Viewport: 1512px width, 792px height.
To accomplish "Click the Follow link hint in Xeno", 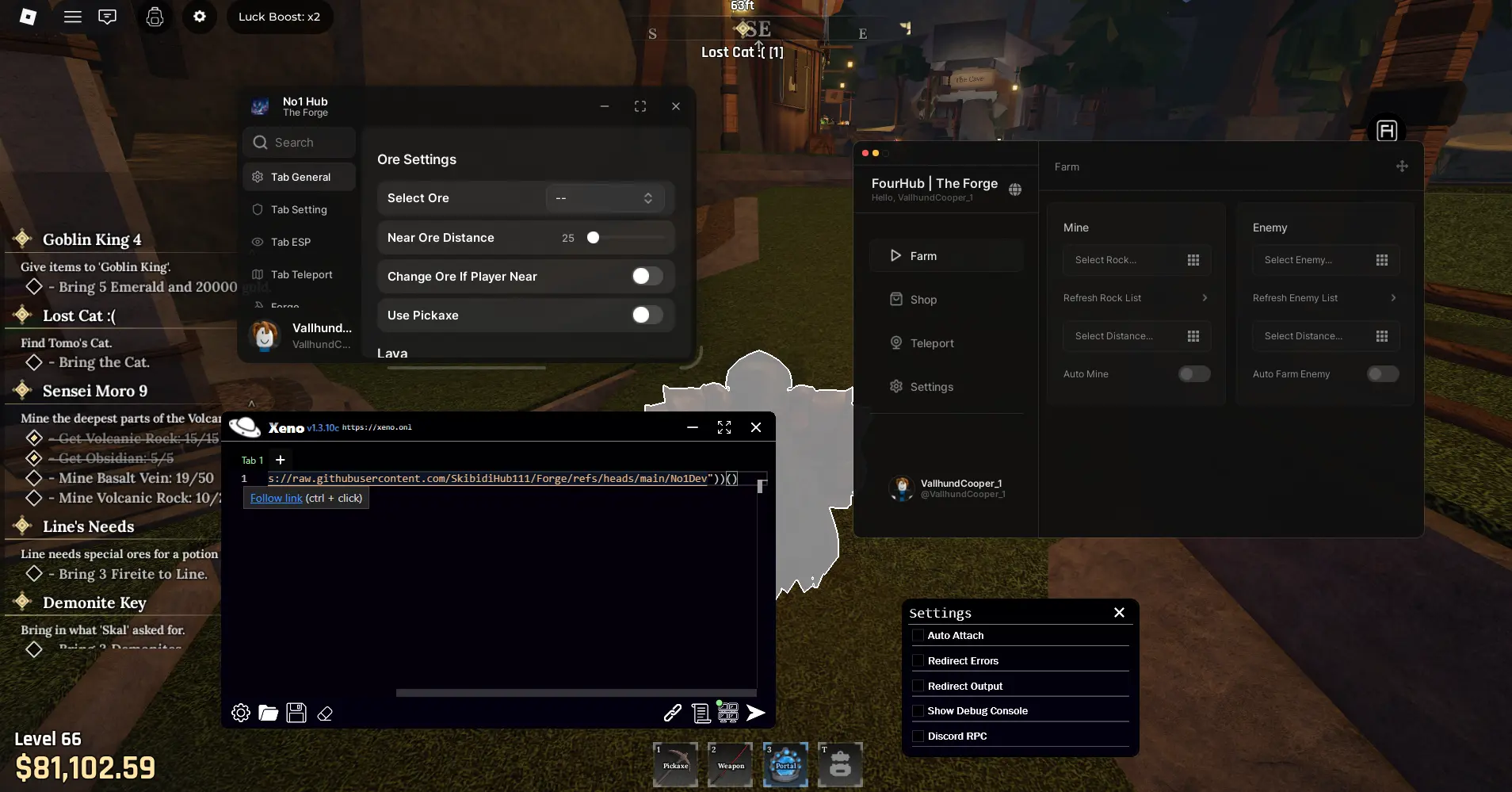I will tap(275, 498).
